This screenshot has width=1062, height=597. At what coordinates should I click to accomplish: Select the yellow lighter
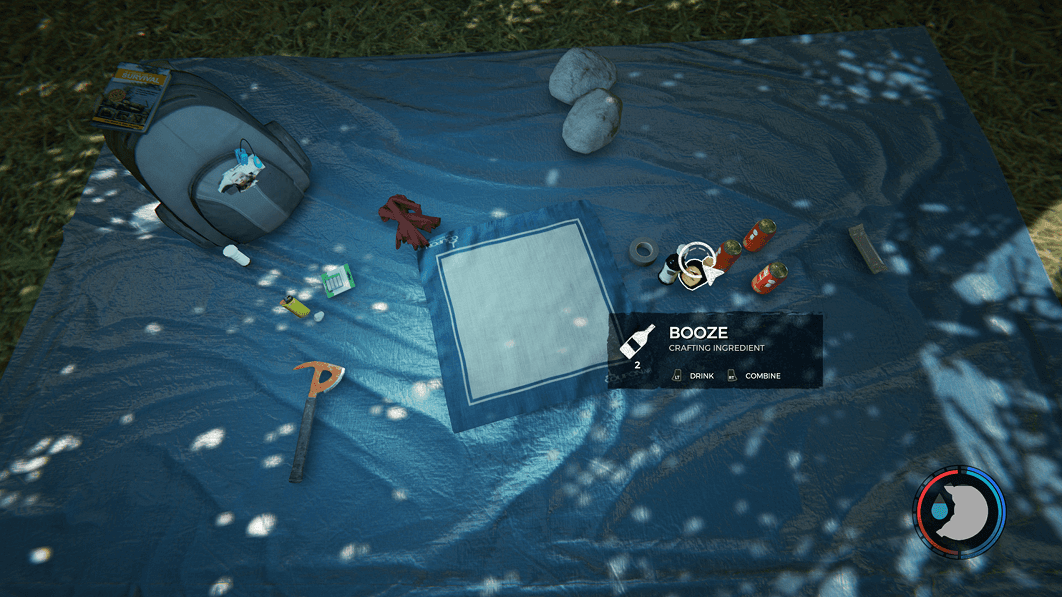click(293, 304)
